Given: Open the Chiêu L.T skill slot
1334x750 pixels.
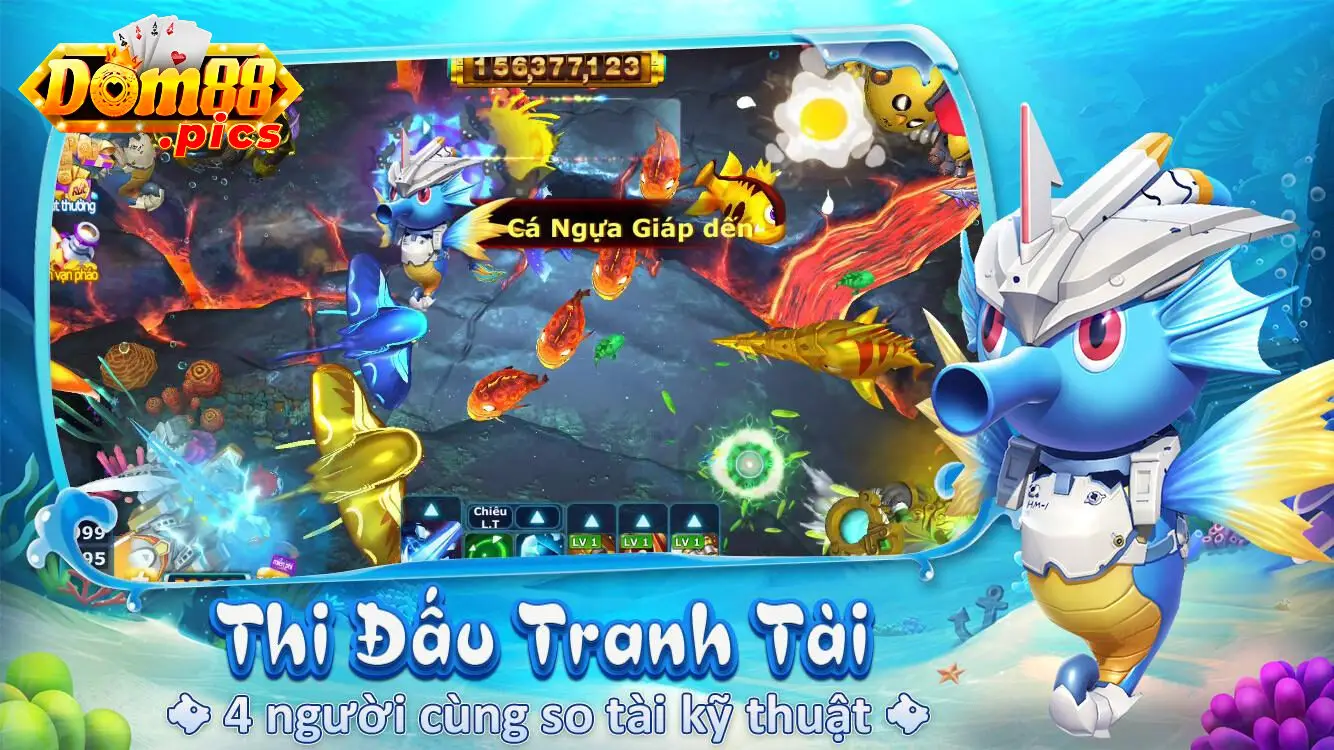Looking at the screenshot, I should [x=490, y=517].
